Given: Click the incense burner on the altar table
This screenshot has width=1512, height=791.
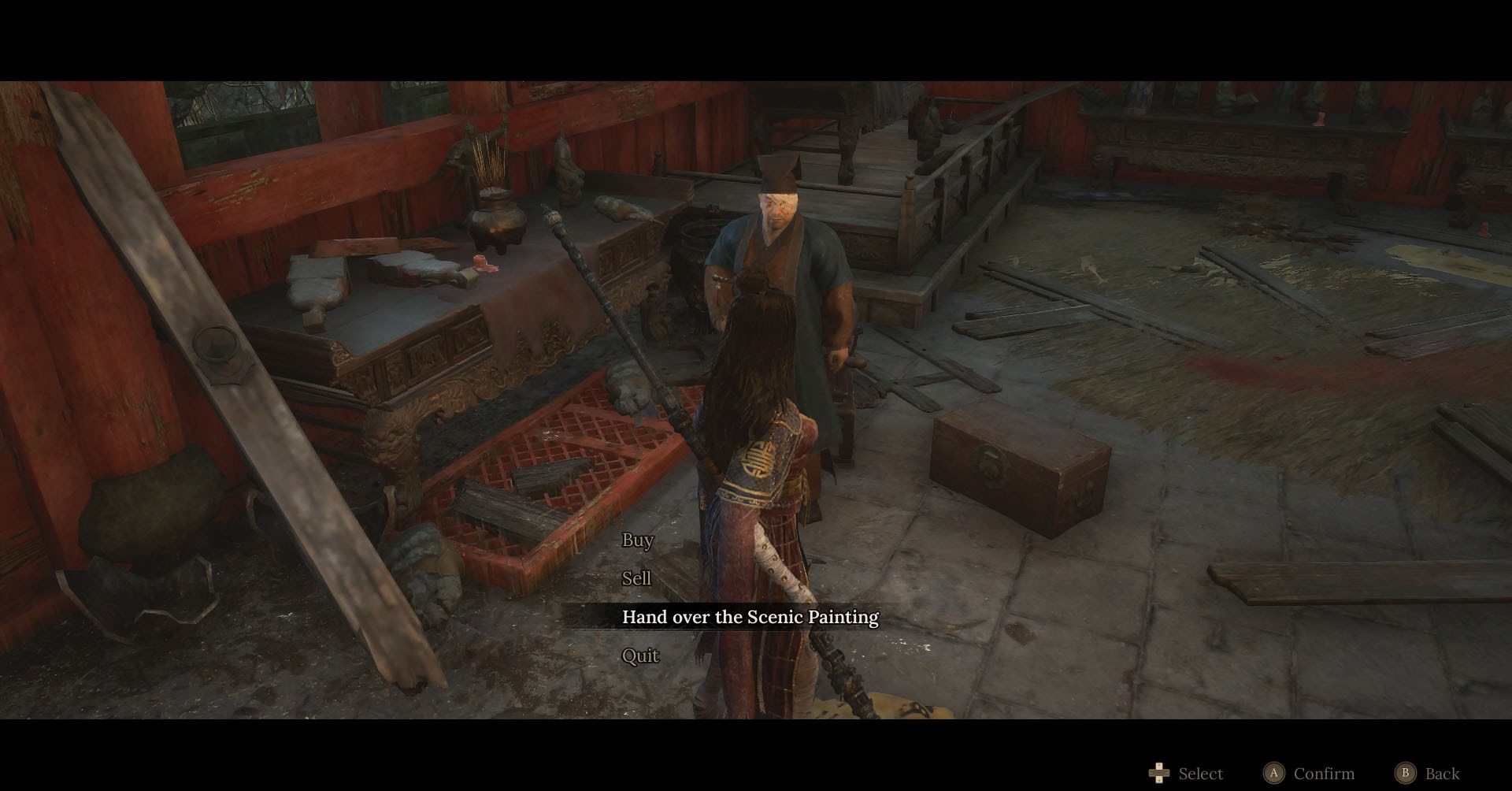Looking at the screenshot, I should coord(496,221).
